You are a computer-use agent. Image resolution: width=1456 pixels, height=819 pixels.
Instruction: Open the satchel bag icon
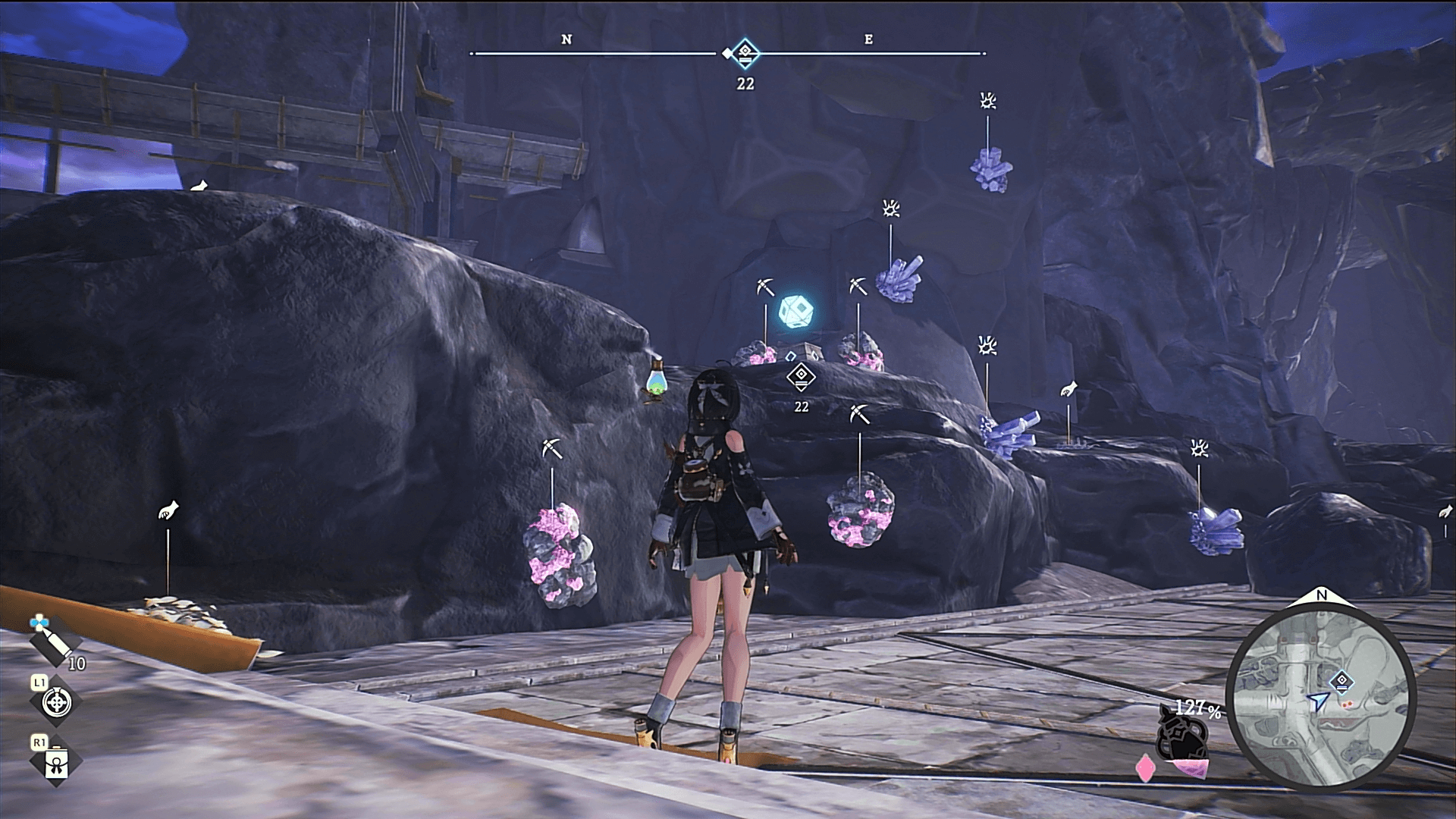(x=57, y=762)
